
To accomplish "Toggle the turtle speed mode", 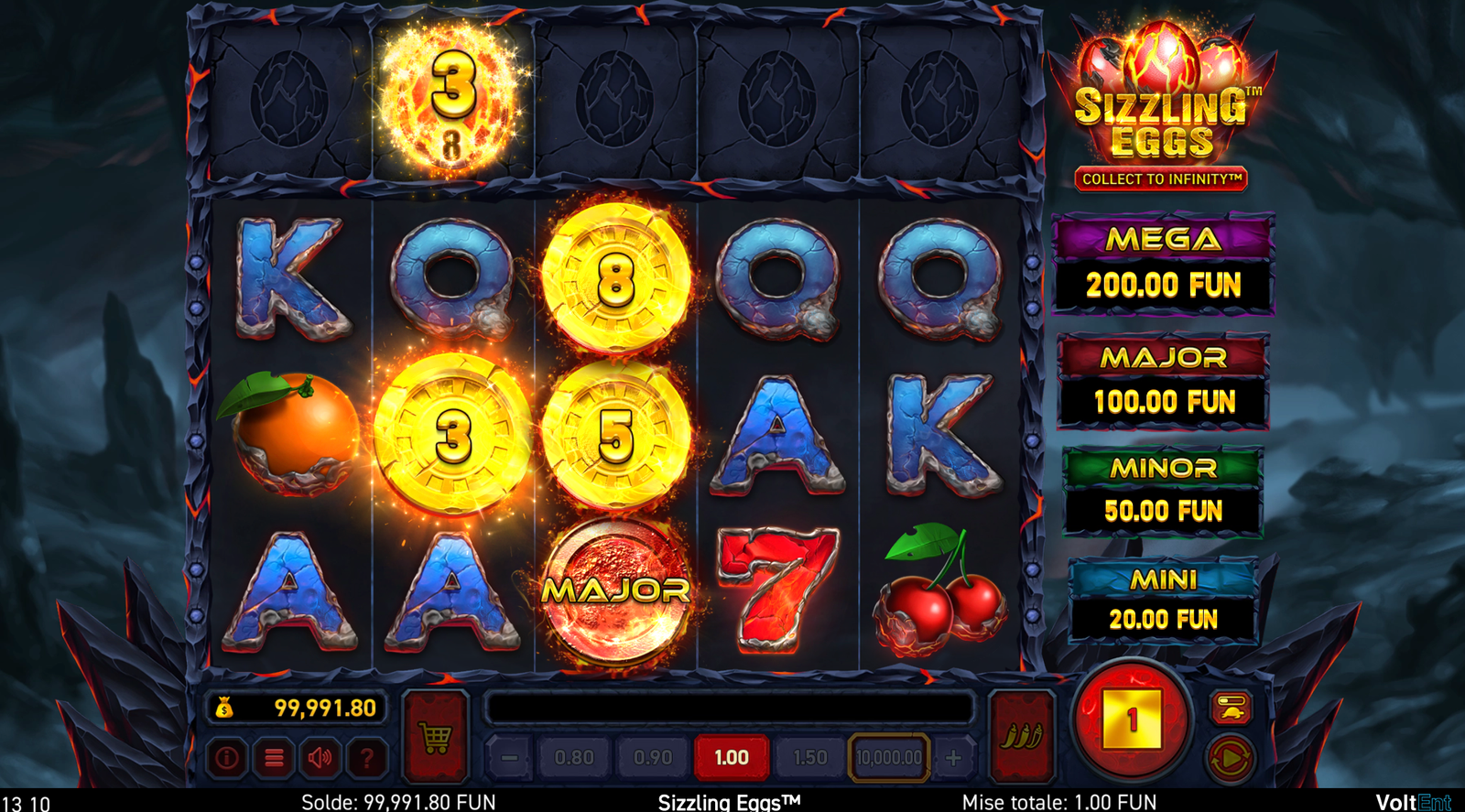I will [1231, 708].
